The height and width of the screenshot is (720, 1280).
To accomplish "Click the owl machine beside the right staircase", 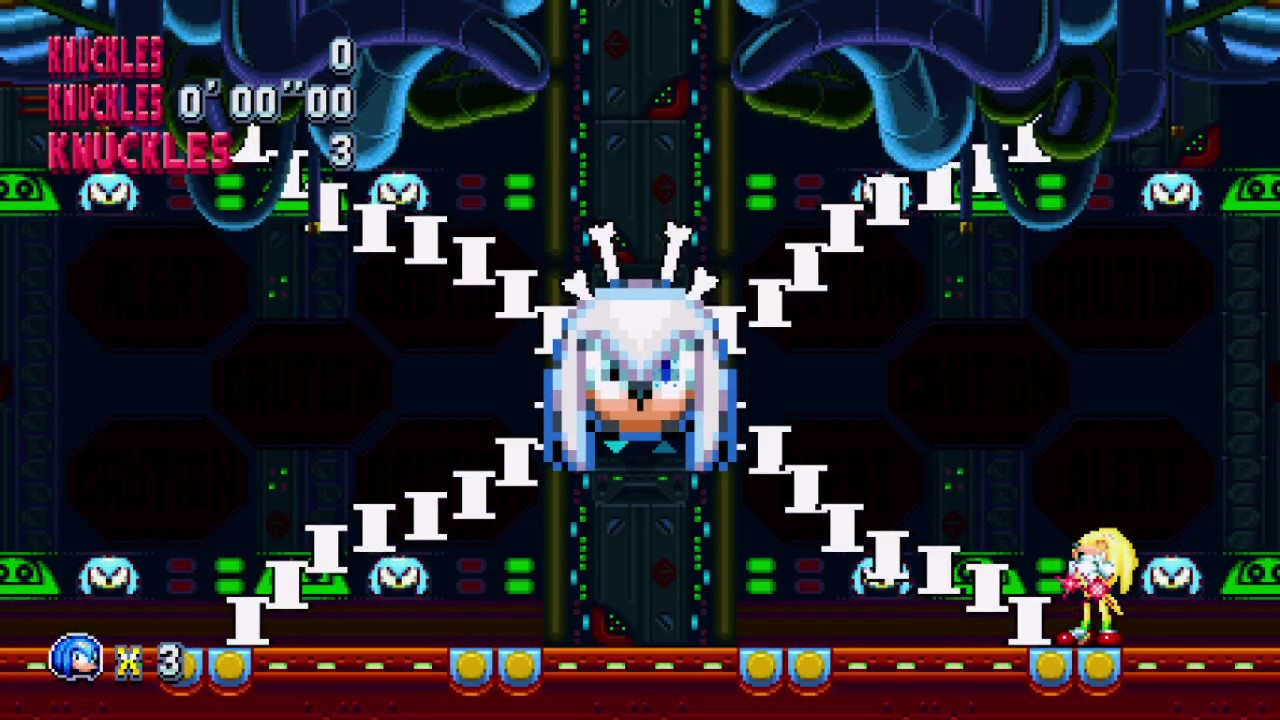I will click(880, 575).
